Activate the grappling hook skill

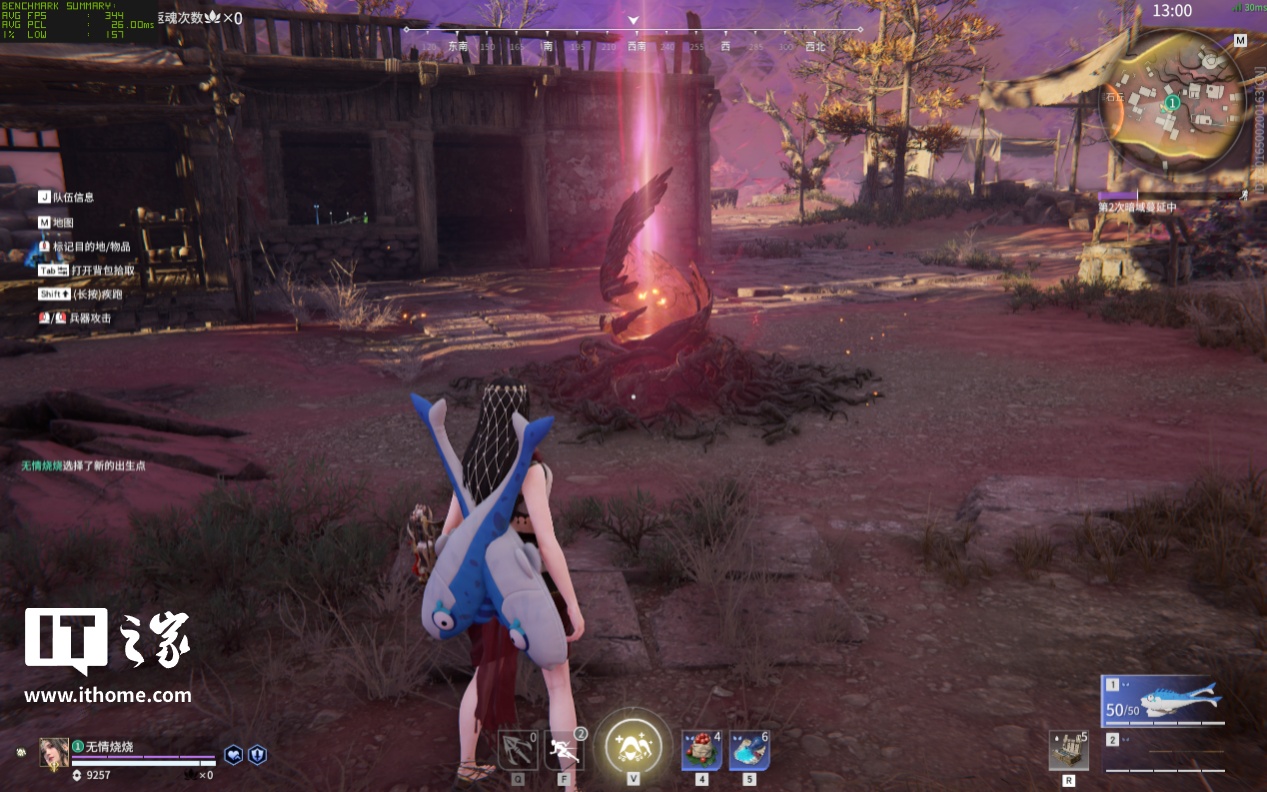518,750
